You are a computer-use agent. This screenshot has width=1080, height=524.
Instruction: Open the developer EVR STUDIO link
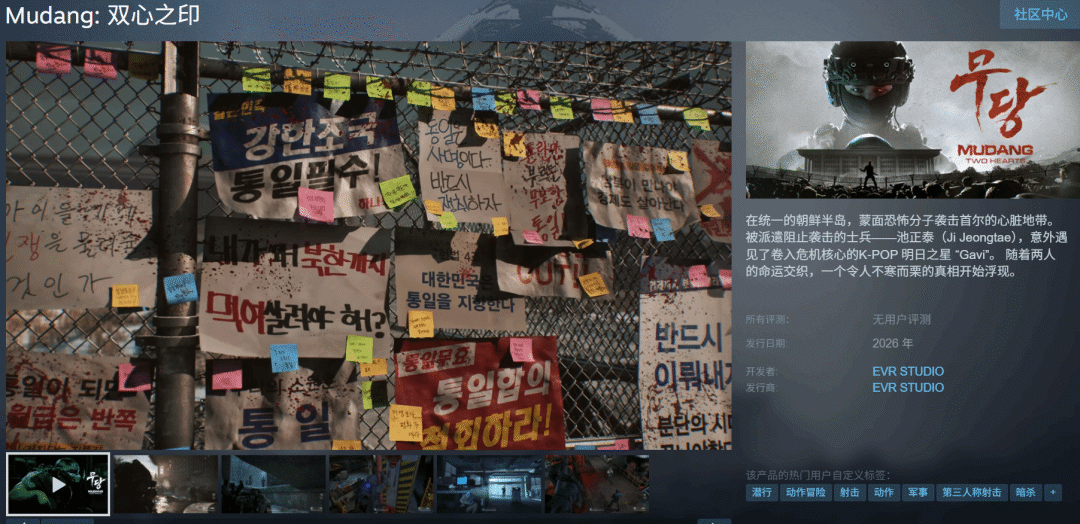907,372
